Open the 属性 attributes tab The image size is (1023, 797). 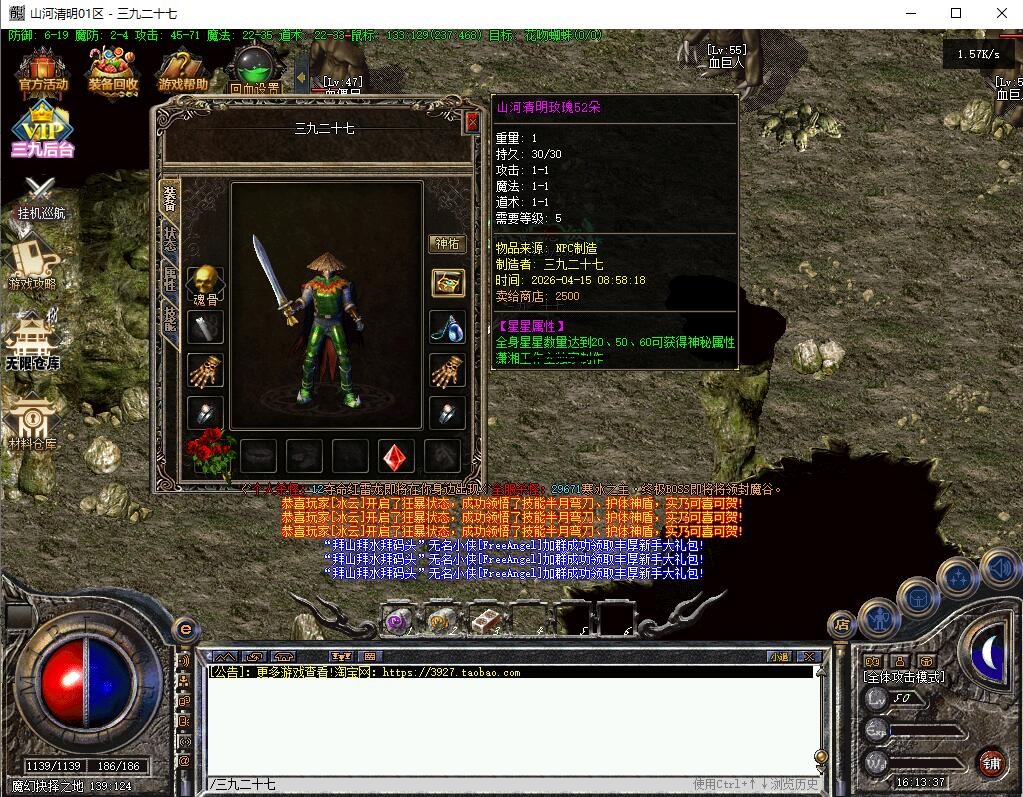click(x=169, y=280)
